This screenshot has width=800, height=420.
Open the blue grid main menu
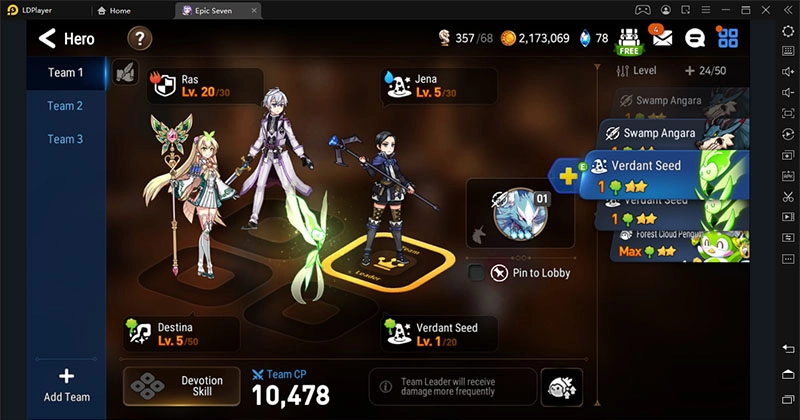click(x=728, y=39)
